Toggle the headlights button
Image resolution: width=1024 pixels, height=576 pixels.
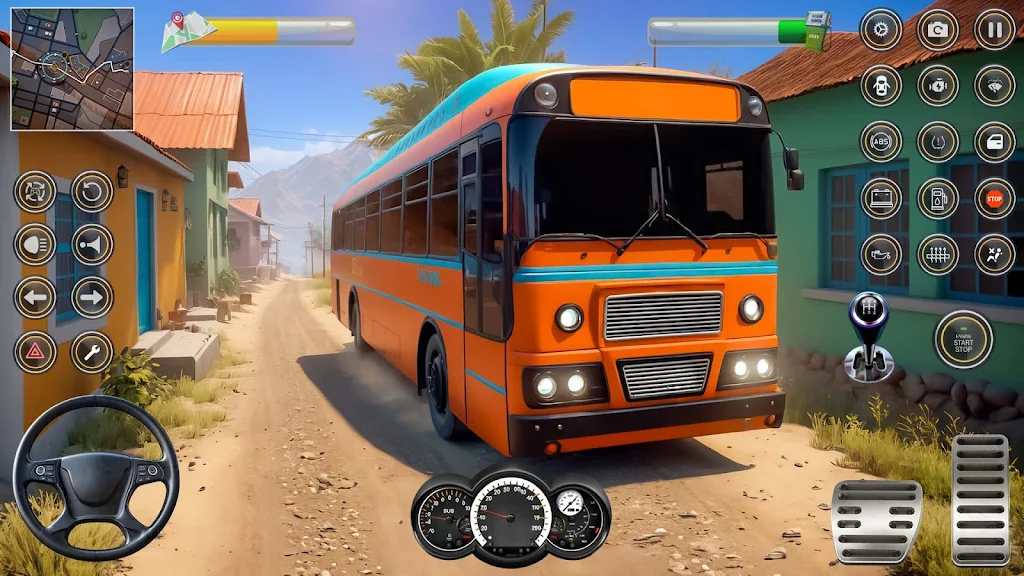(35, 244)
